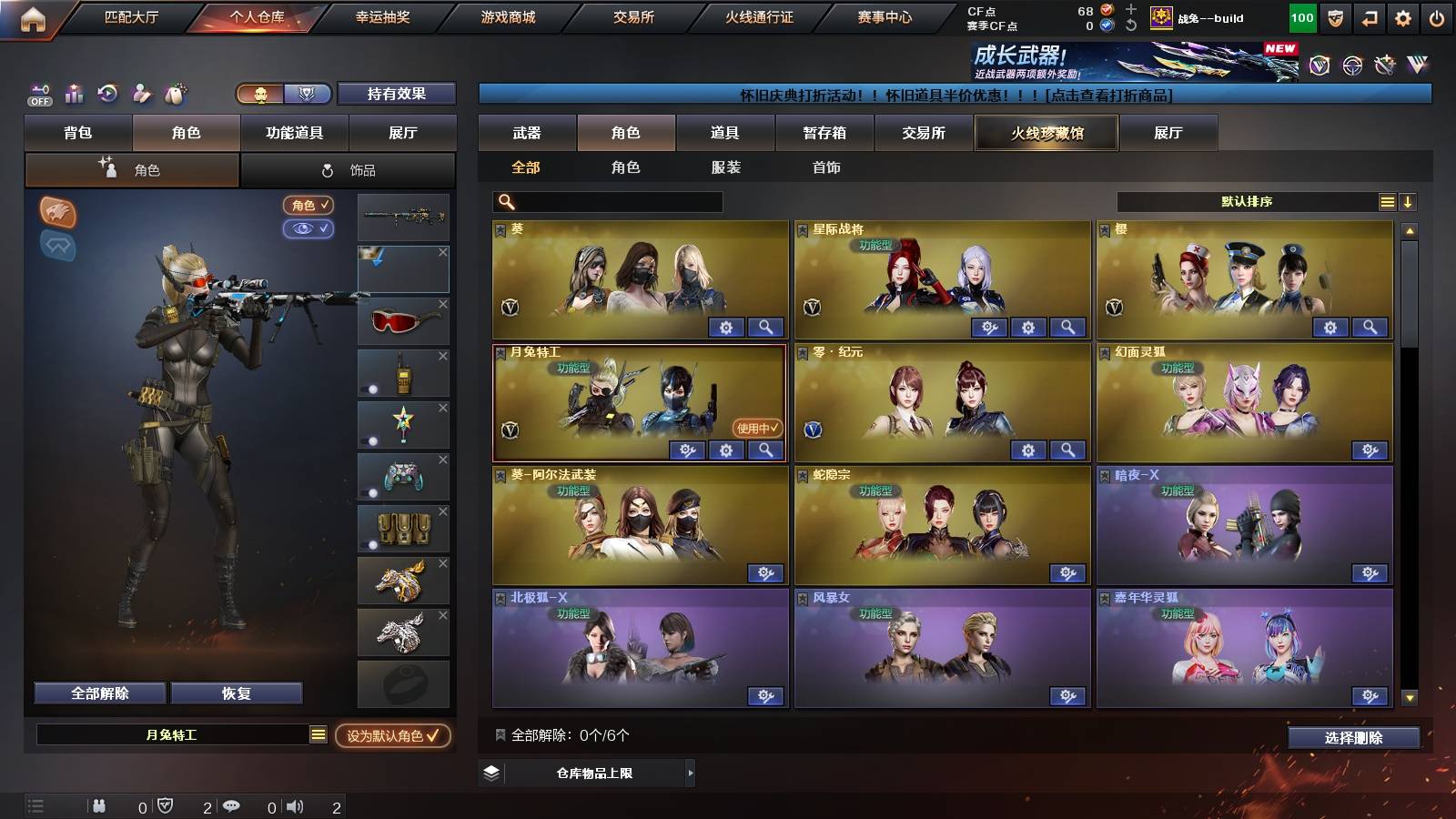1456x819 pixels.
Task: Switch to the 火线珍藏馆 tab
Action: [x=1046, y=133]
